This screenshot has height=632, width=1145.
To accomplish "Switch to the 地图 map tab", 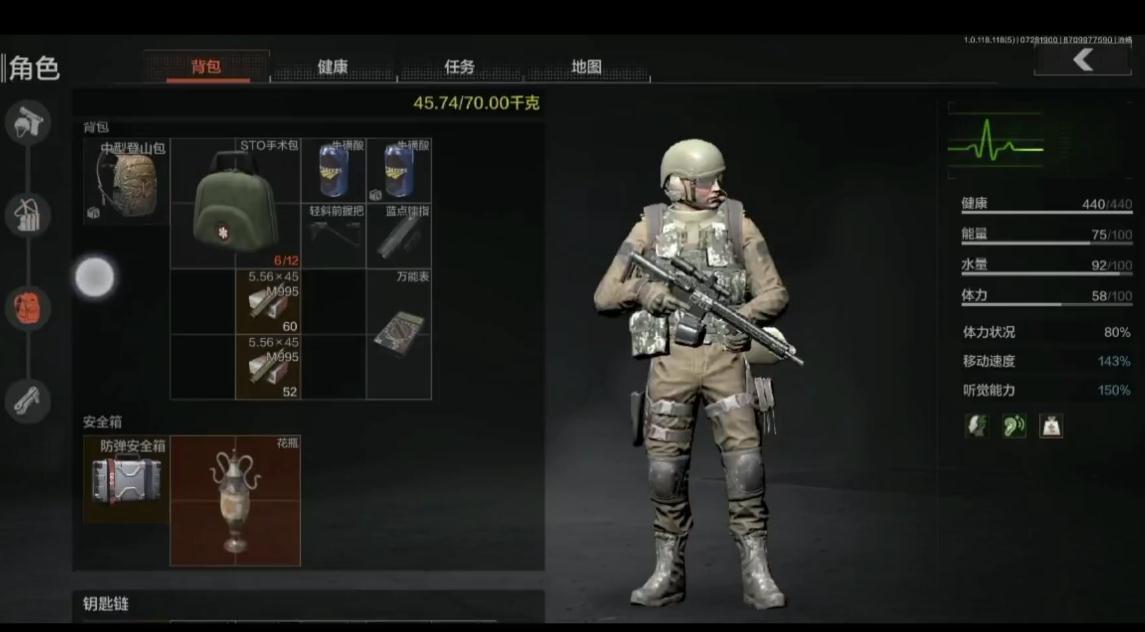I will tap(586, 67).
